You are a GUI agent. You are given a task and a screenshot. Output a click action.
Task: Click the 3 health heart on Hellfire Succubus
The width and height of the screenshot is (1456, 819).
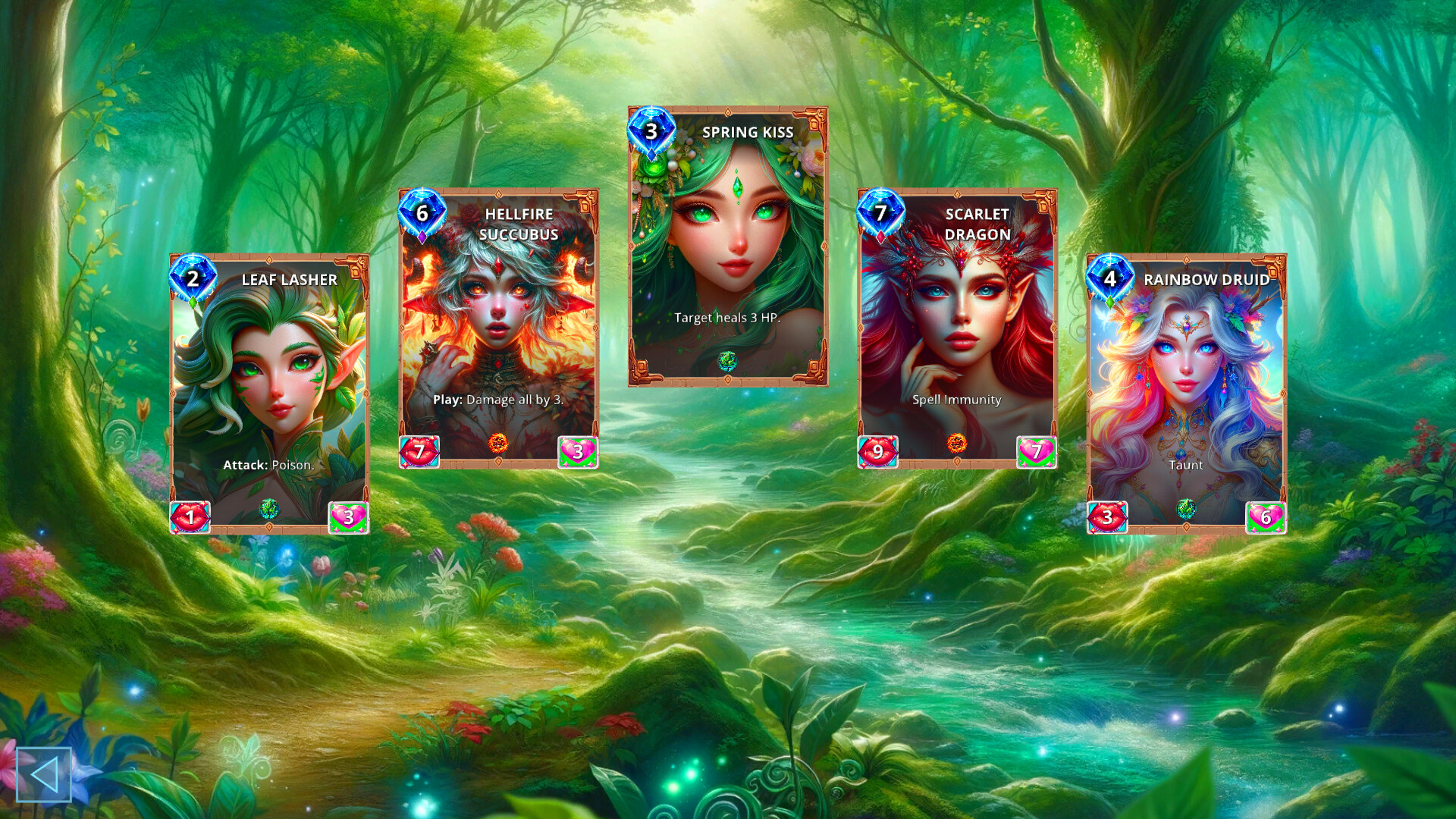[x=578, y=452]
